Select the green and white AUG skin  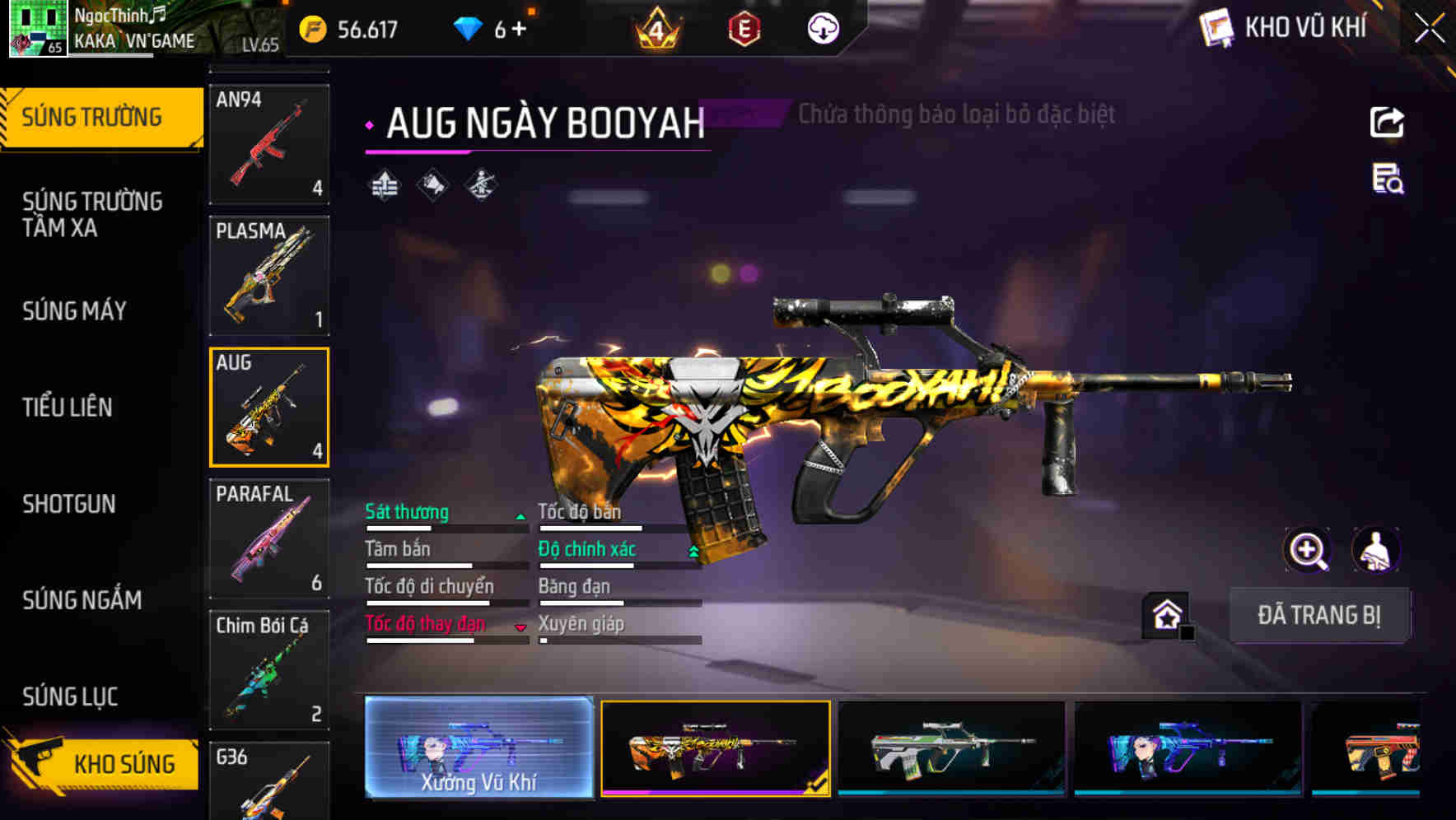(951, 748)
